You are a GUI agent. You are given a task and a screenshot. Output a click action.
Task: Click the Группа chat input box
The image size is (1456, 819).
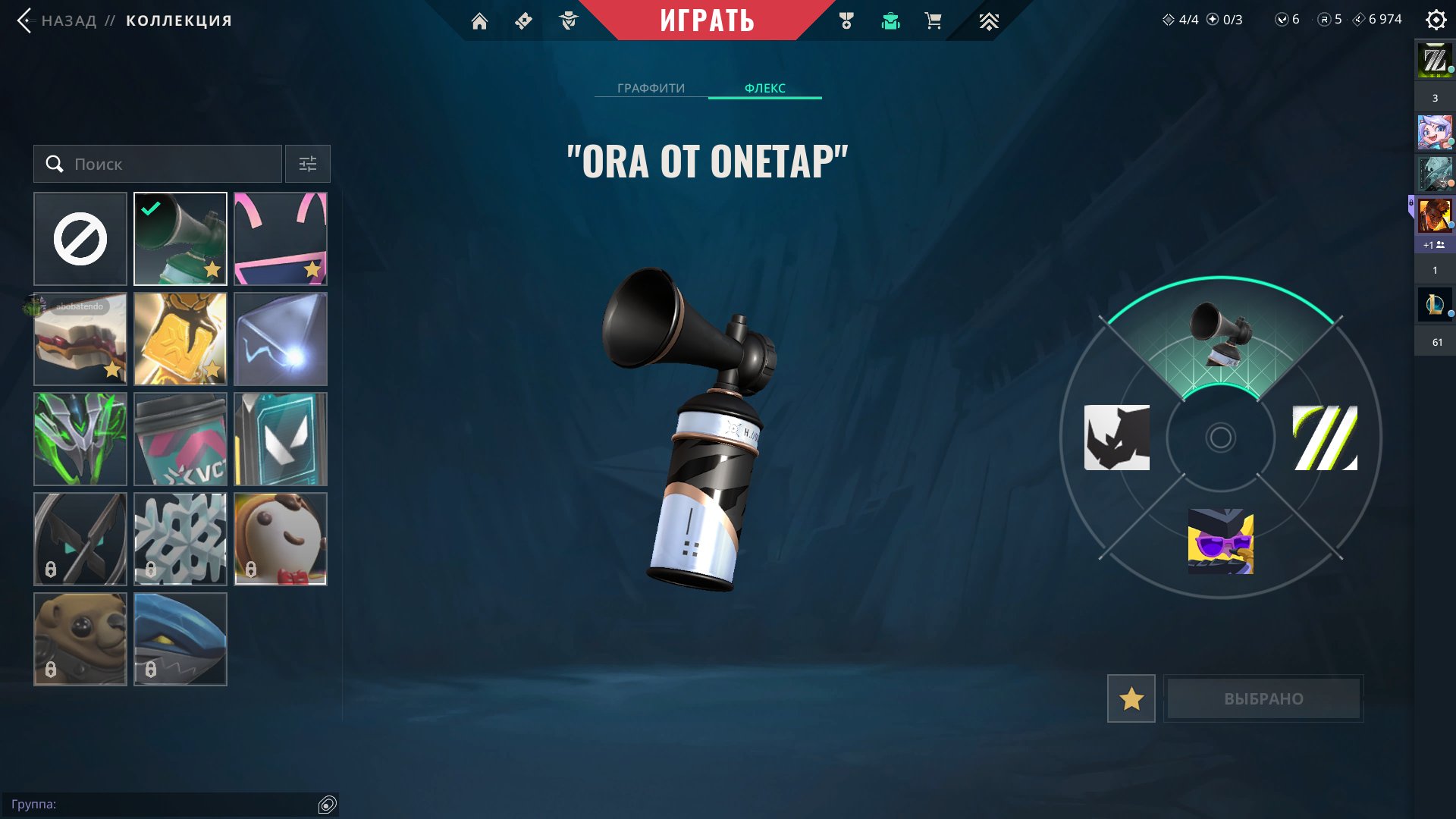[163, 804]
